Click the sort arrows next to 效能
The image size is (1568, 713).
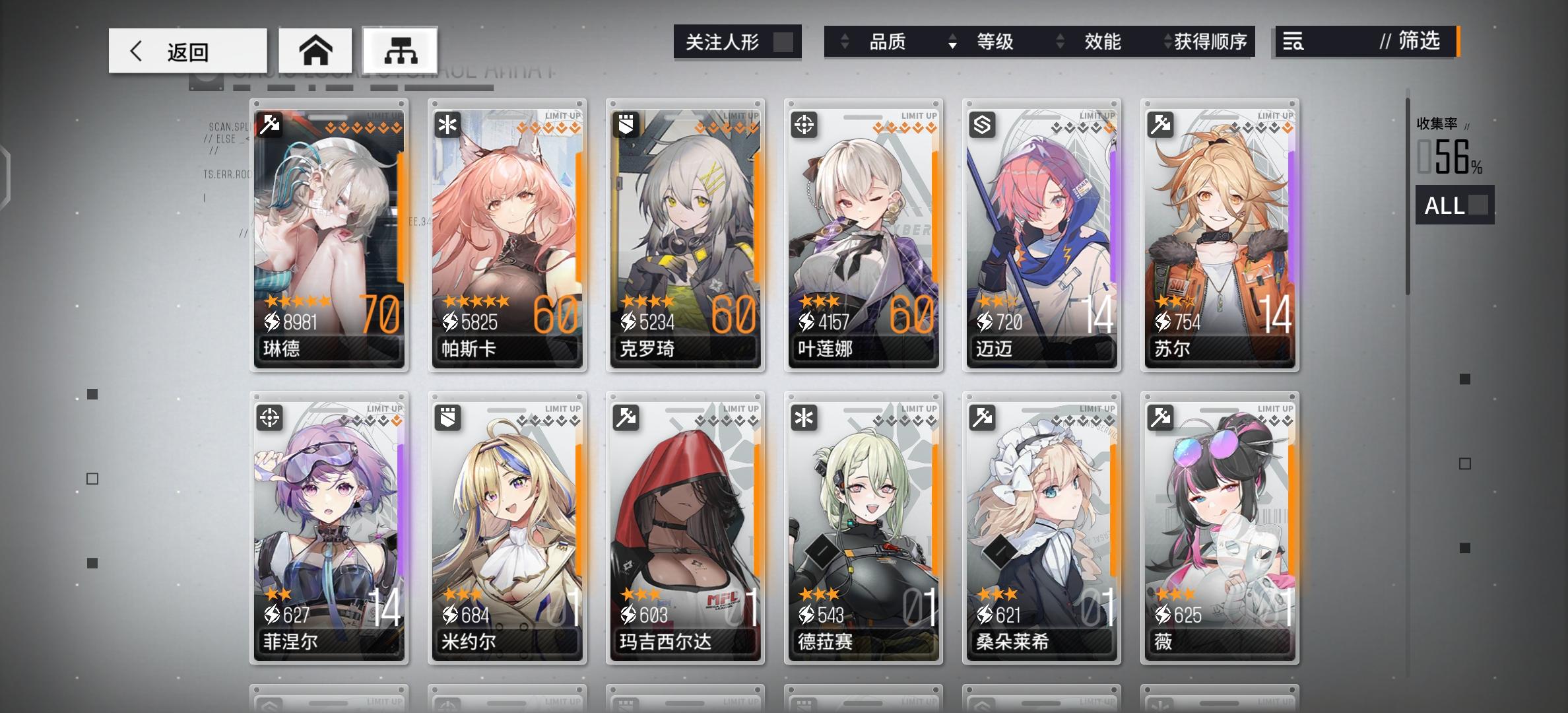pos(1061,42)
